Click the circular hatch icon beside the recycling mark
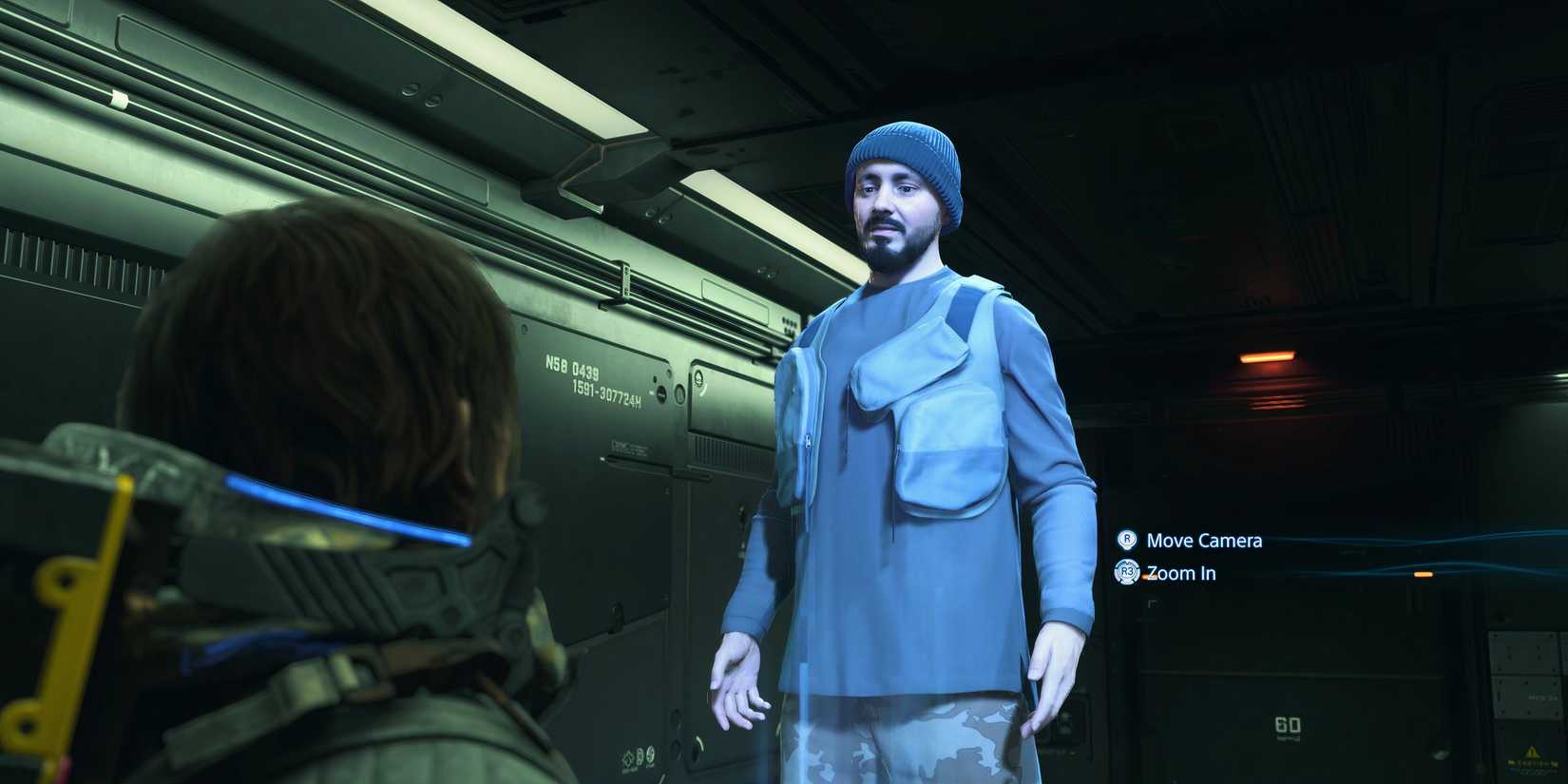This screenshot has height=784, width=1568. click(x=640, y=757)
